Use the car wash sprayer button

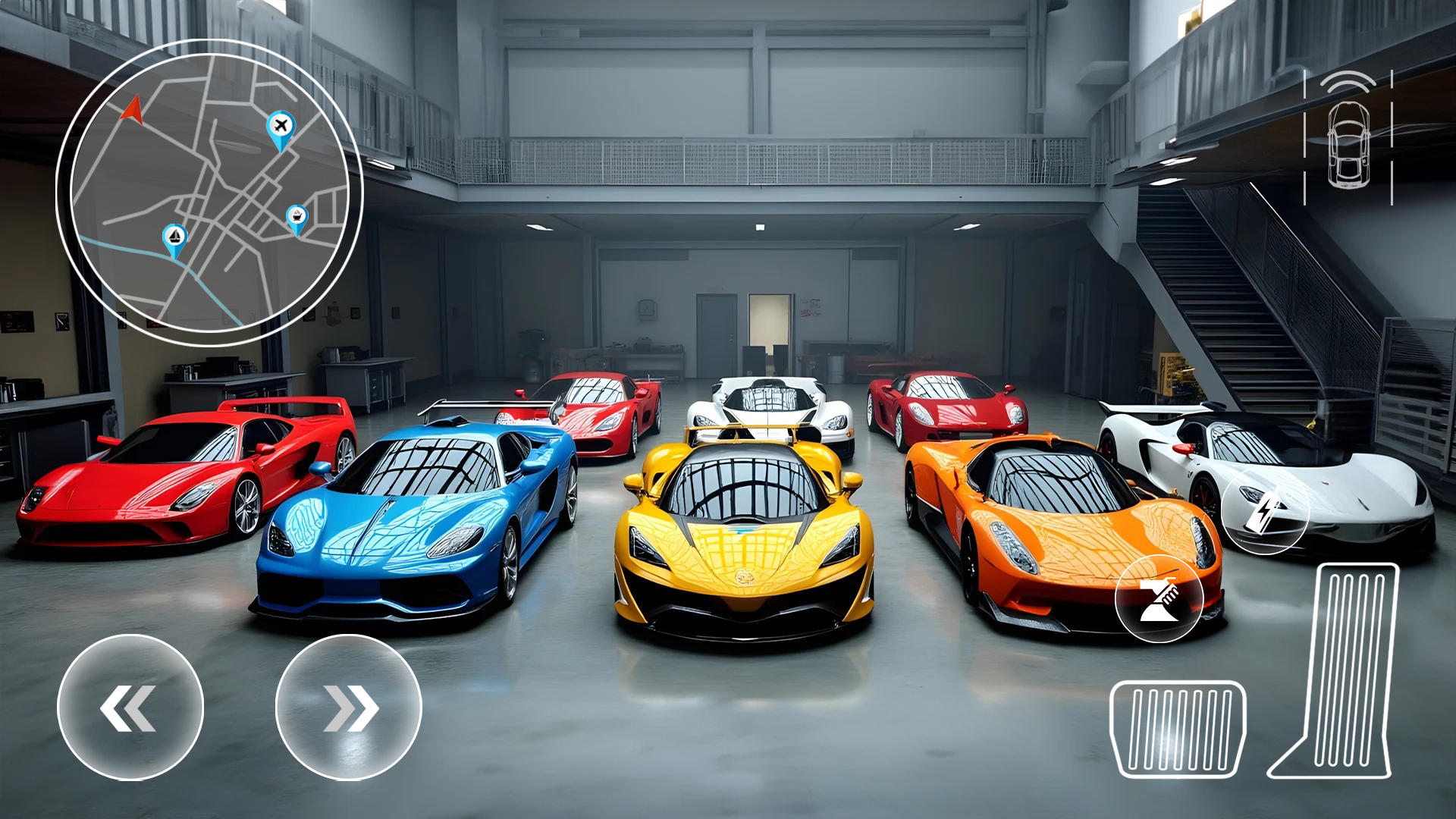point(1158,598)
